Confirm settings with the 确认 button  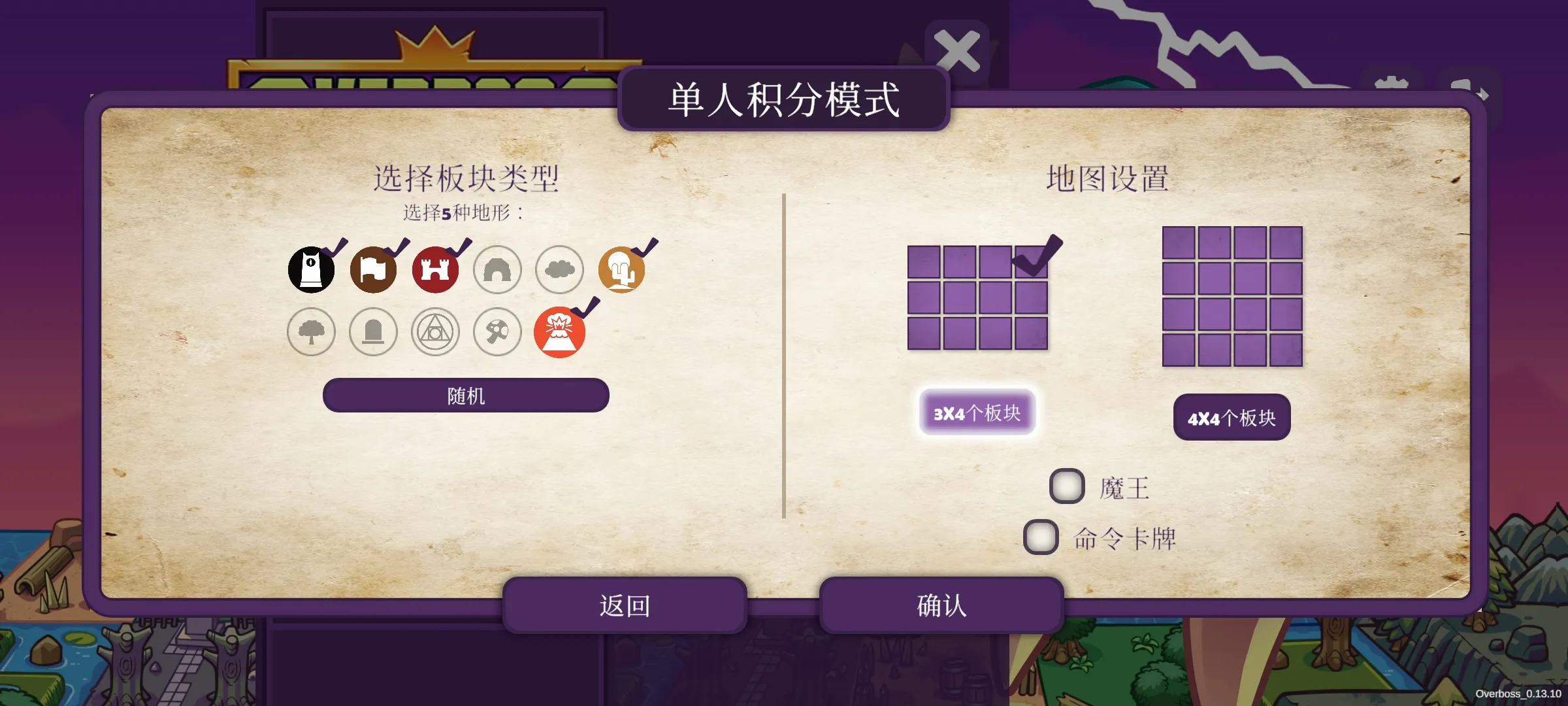[941, 605]
